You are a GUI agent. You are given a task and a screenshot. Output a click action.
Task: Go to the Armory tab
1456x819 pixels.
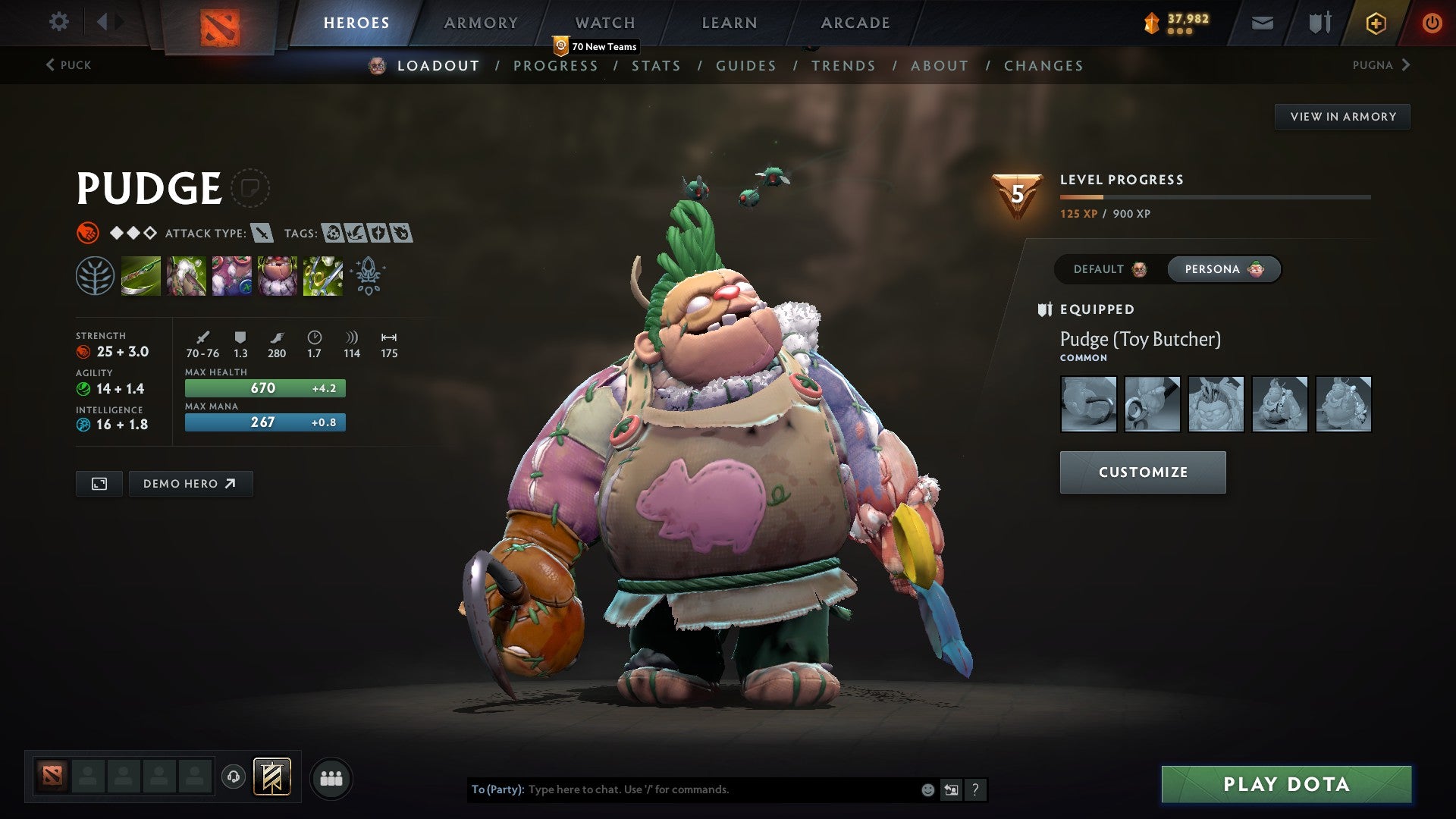pyautogui.click(x=481, y=23)
